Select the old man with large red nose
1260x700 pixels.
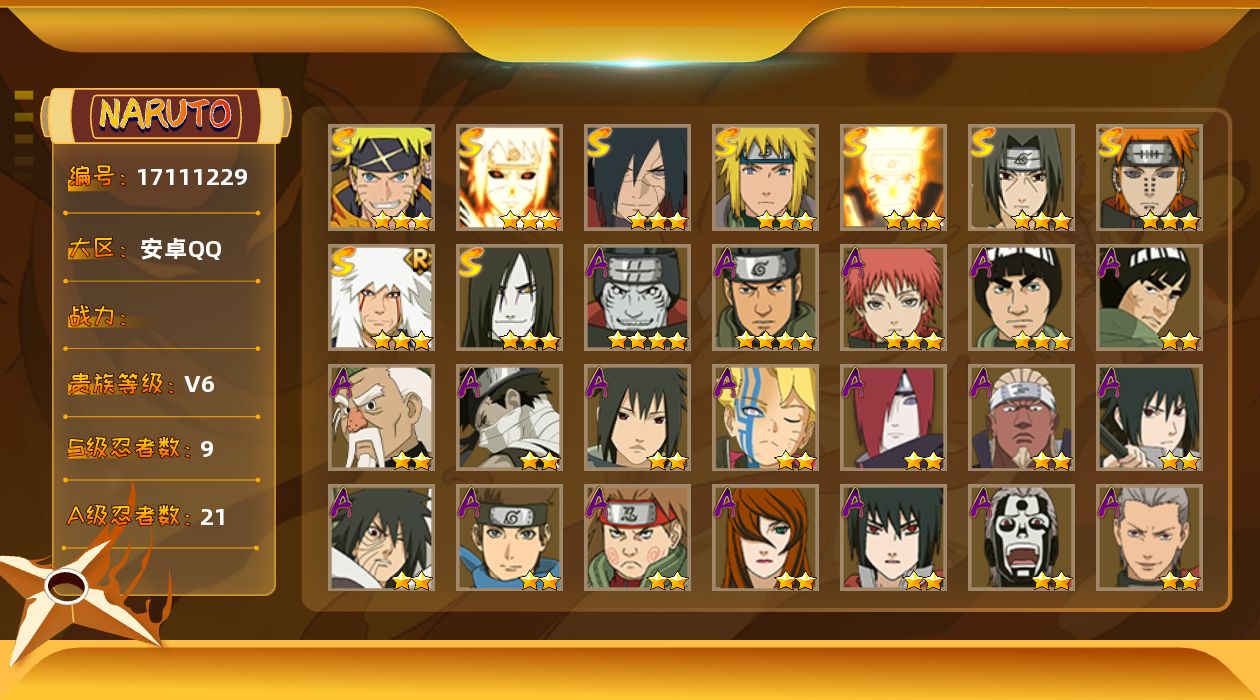click(381, 417)
